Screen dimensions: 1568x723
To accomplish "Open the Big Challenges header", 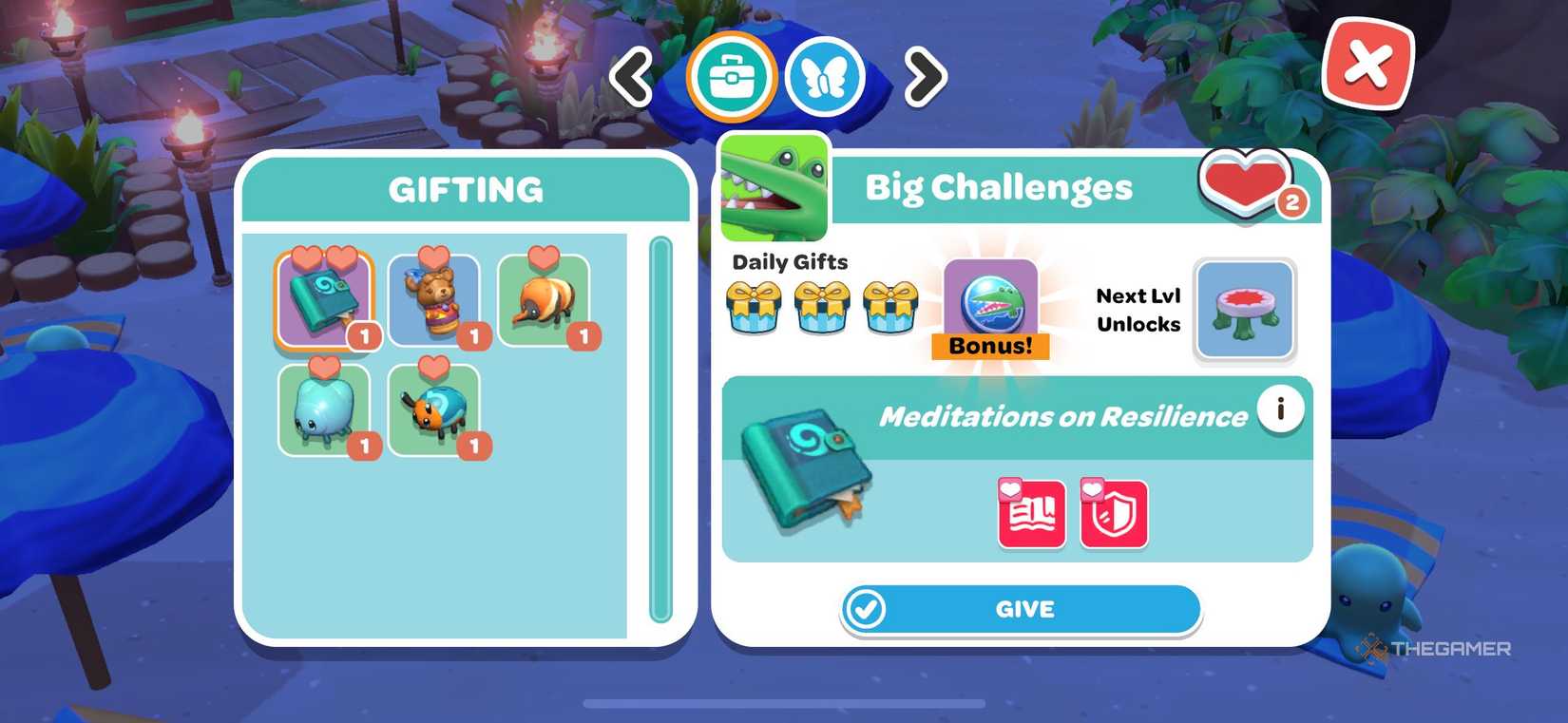I will pos(998,187).
